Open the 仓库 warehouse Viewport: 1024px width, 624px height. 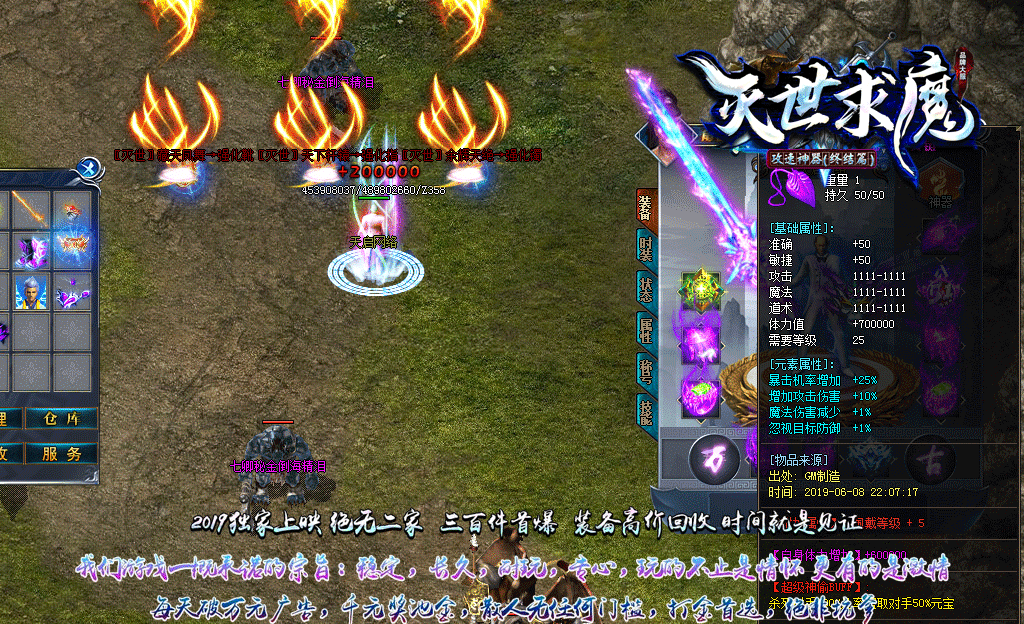pos(61,419)
